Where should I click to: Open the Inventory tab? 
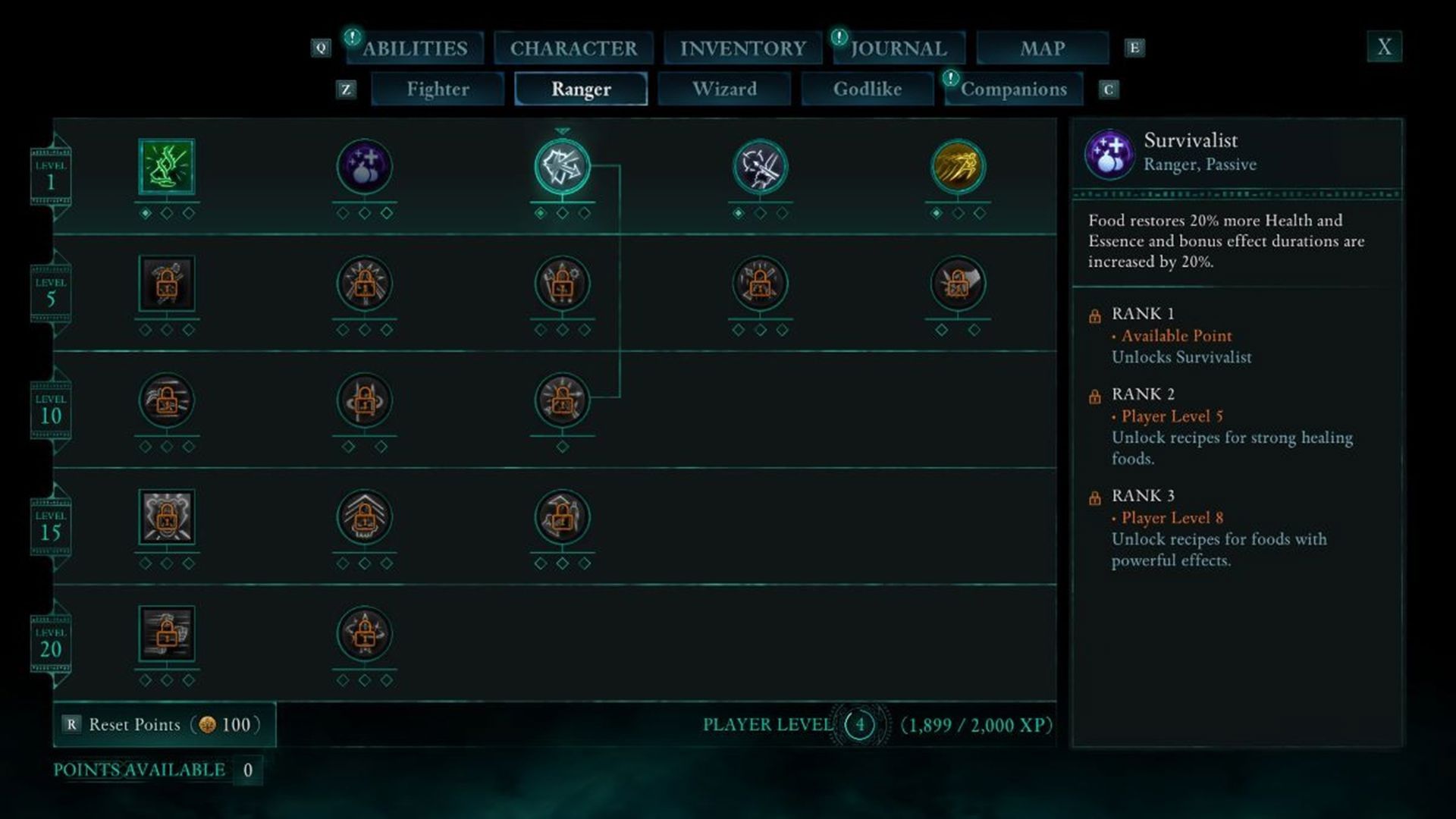click(x=742, y=48)
